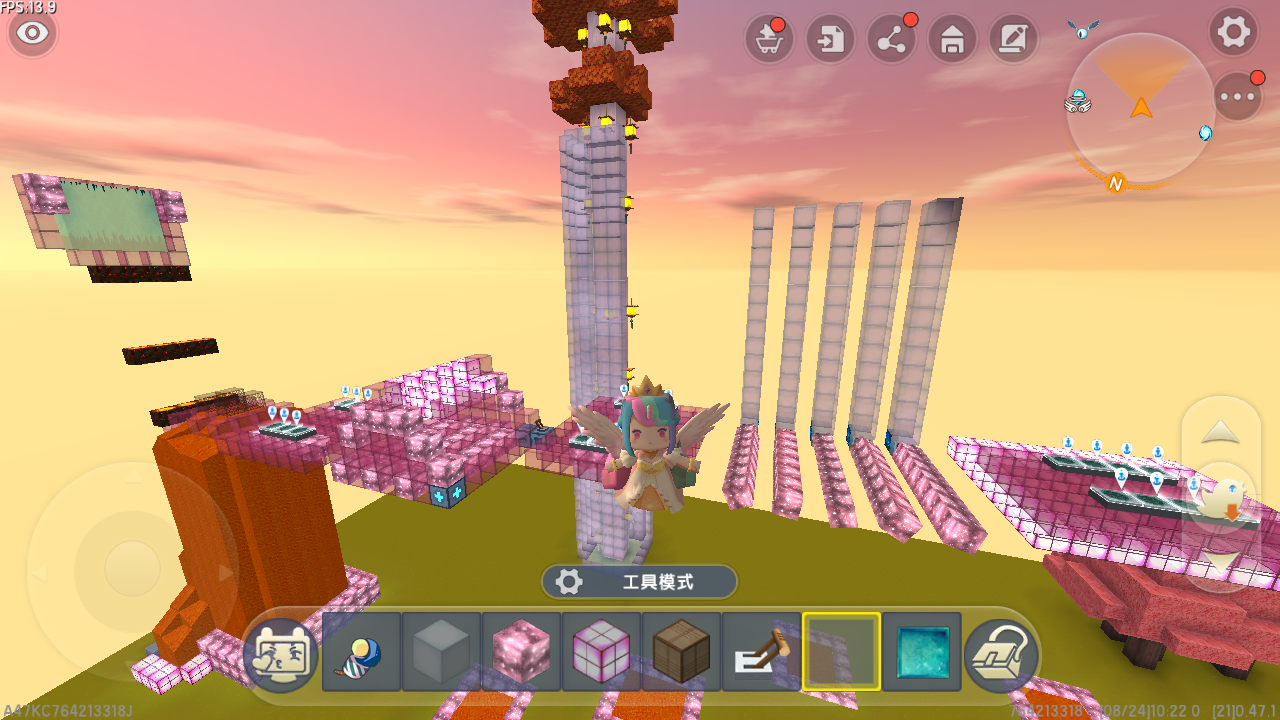This screenshot has height=720, width=1280.
Task: Expand the three-dots more menu
Action: pos(1238,97)
